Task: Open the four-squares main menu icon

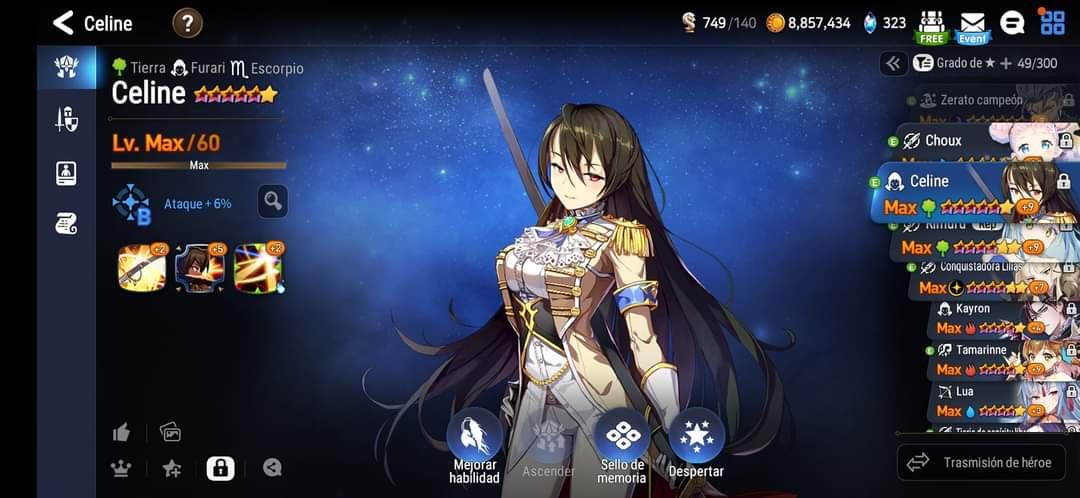Action: tap(1052, 23)
